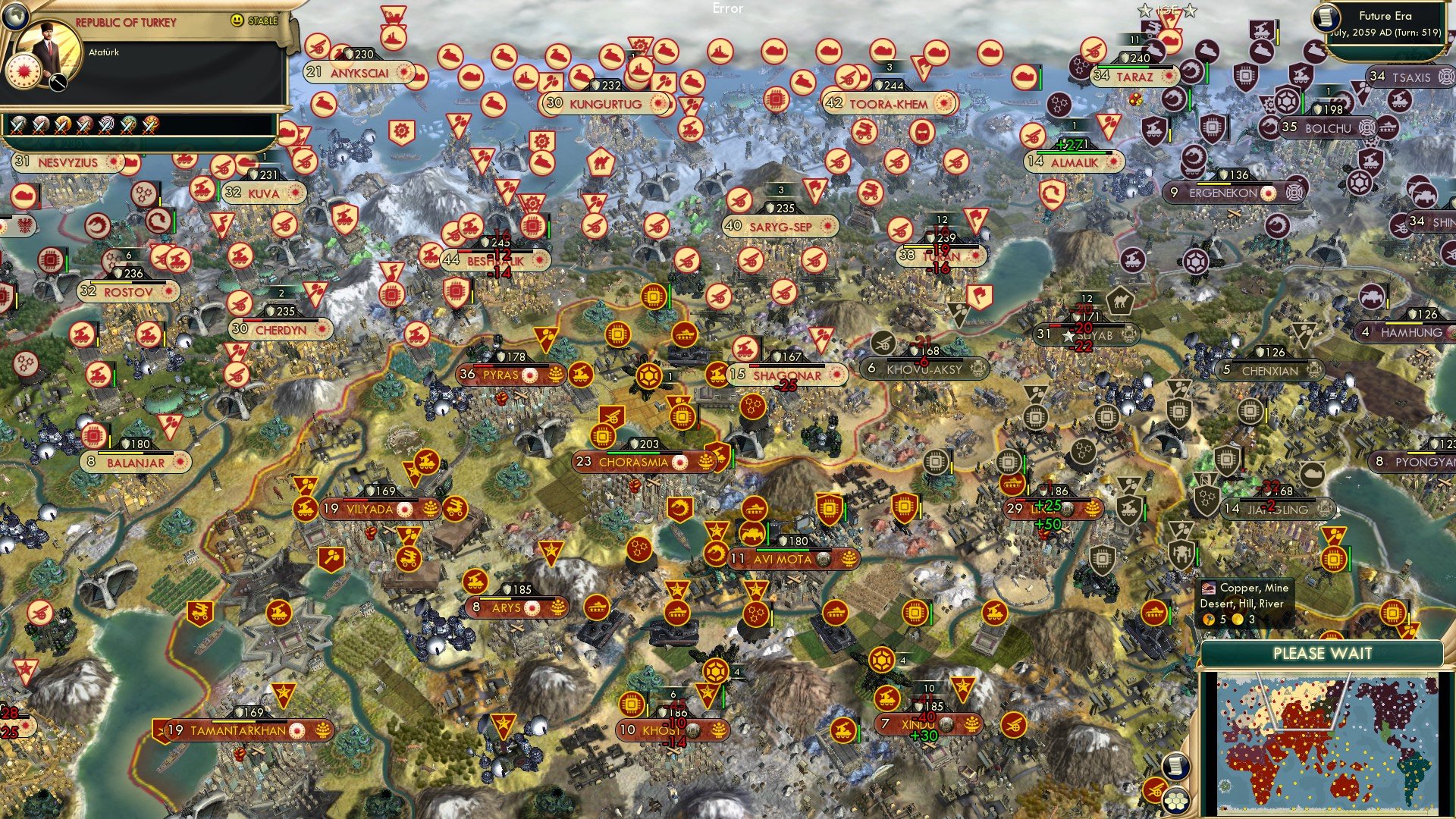Click the Turkish presidential seal beside Atatürk
The height and width of the screenshot is (819, 1456).
(23, 72)
